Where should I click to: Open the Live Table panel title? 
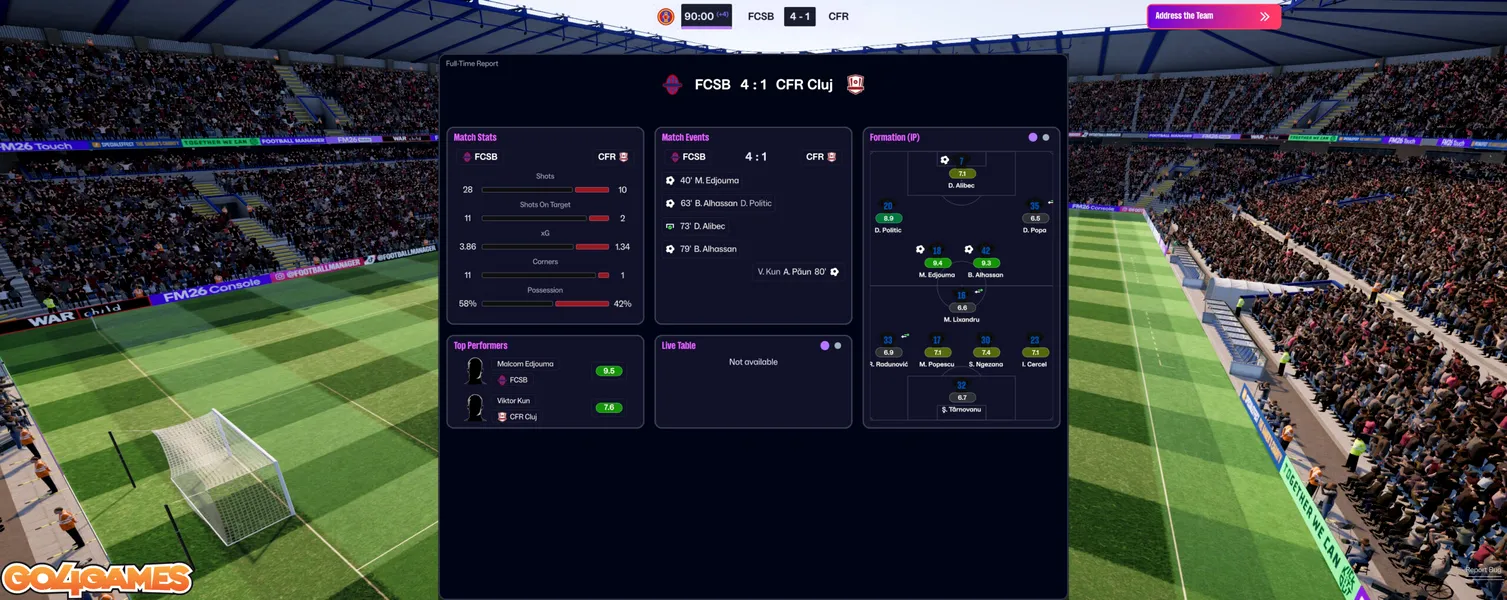[x=679, y=346]
